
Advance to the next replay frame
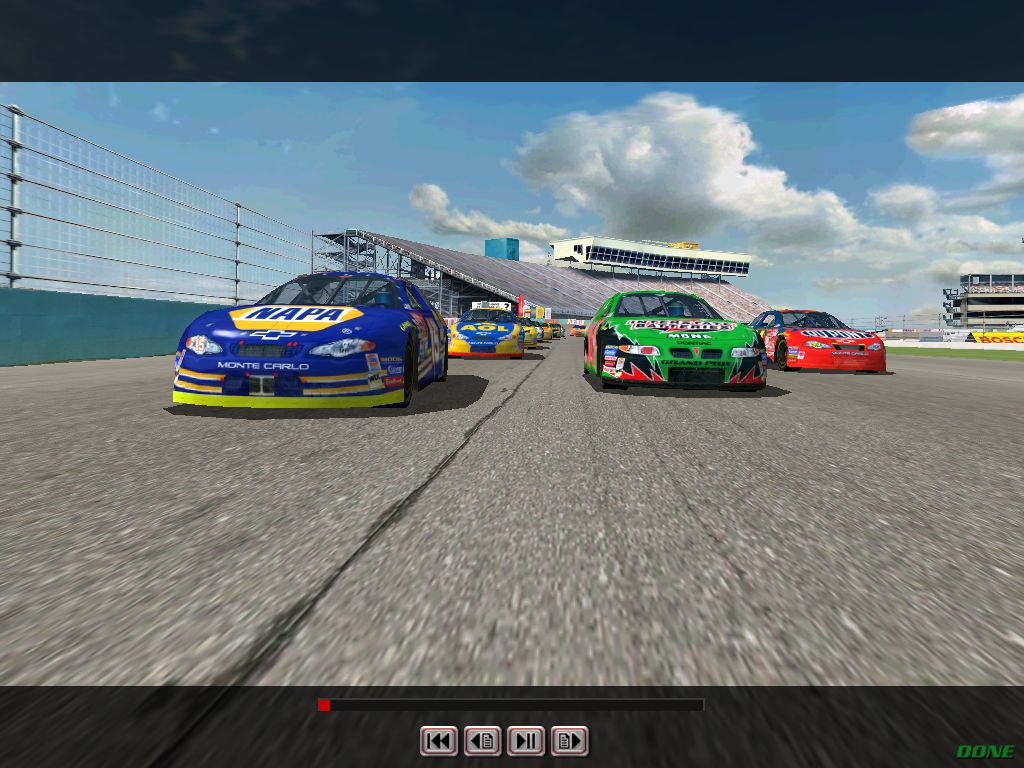pos(569,741)
